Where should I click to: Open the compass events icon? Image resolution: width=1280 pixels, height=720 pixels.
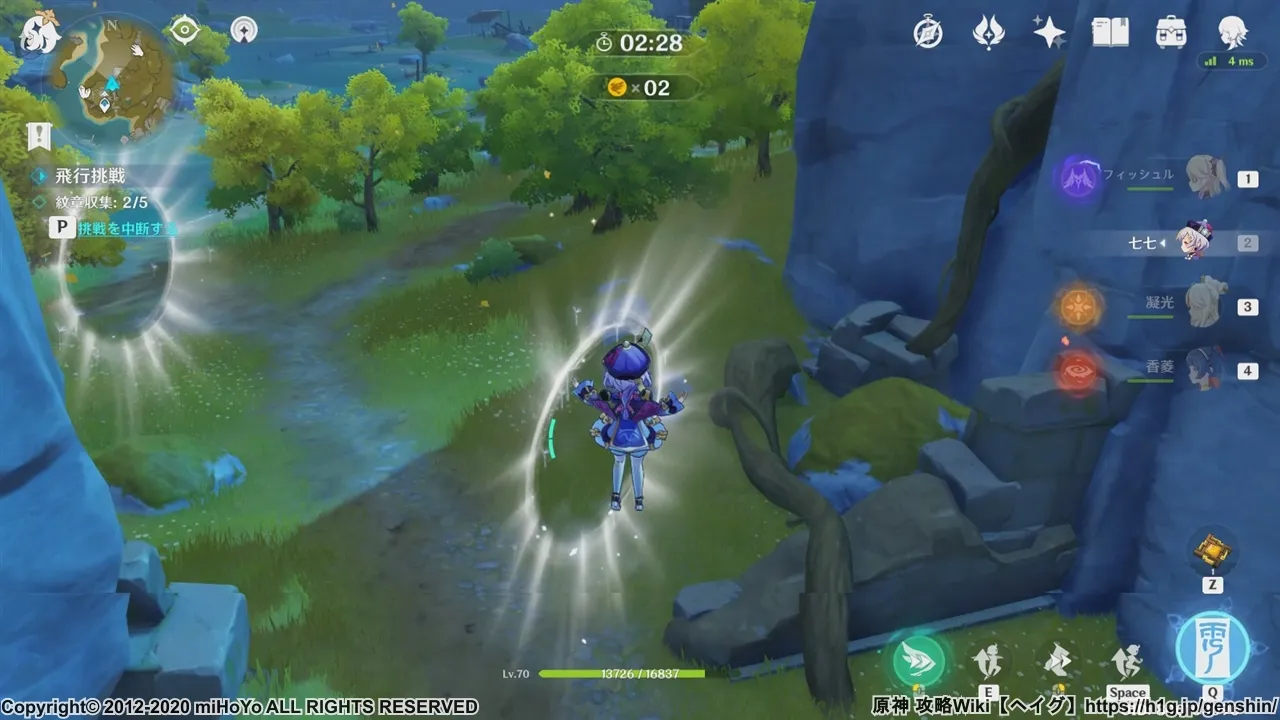(x=928, y=33)
